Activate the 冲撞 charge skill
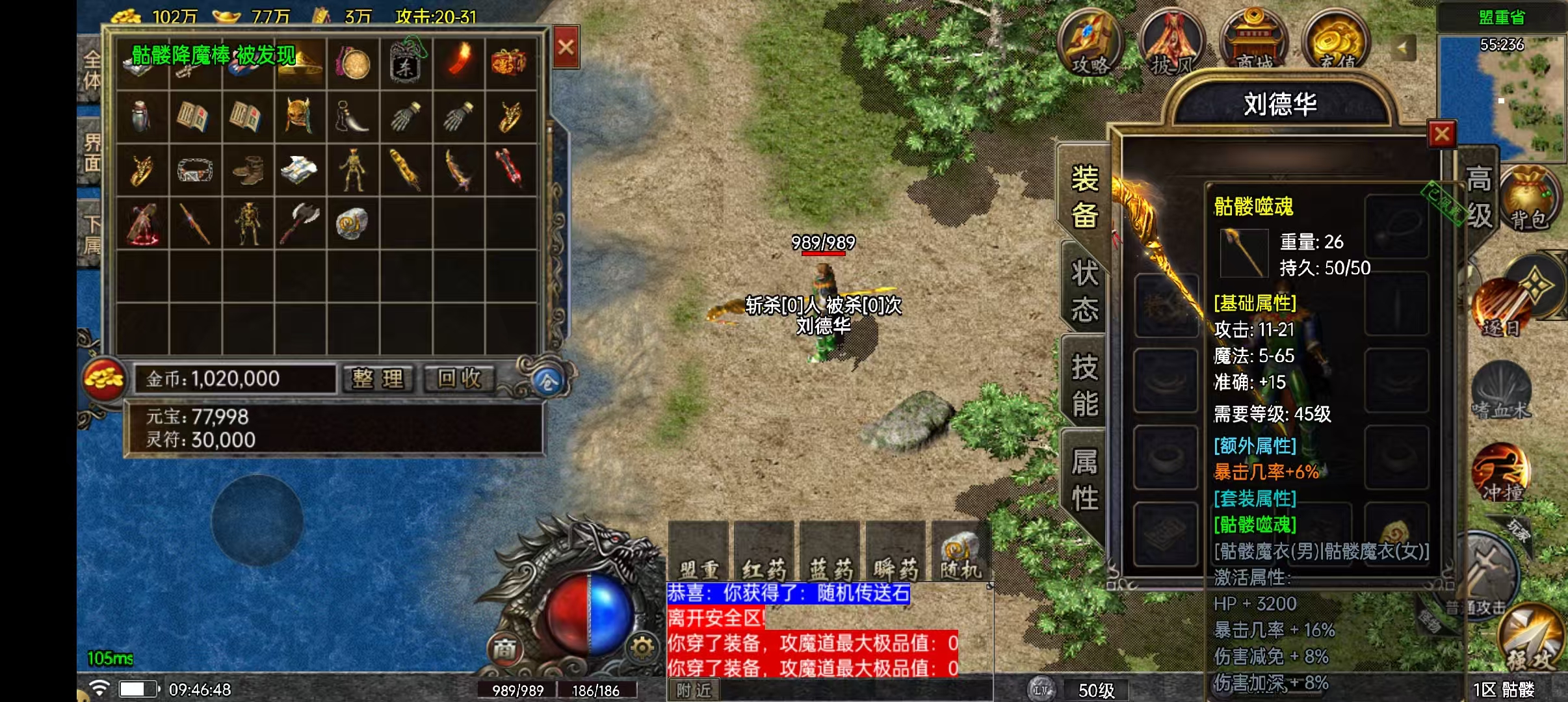The height and width of the screenshot is (702, 1568). coord(1501,473)
